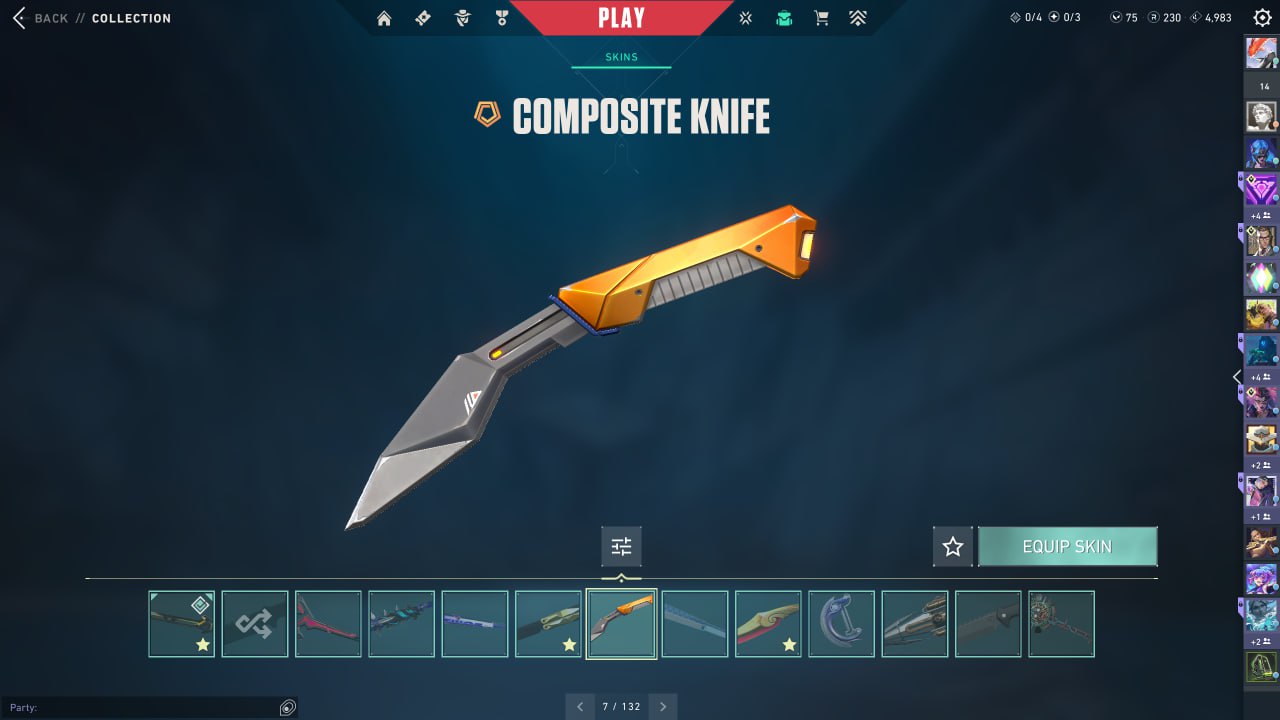Open the green backpack collection icon
The image size is (1280, 720).
coord(784,18)
